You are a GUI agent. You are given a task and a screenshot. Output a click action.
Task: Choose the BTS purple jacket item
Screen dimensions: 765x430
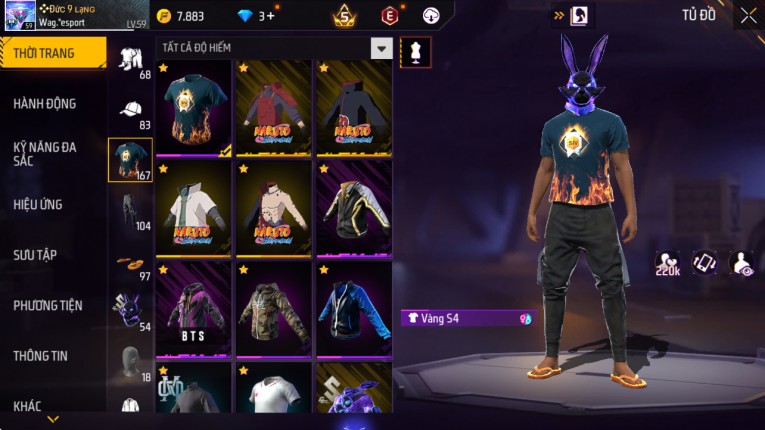(195, 309)
